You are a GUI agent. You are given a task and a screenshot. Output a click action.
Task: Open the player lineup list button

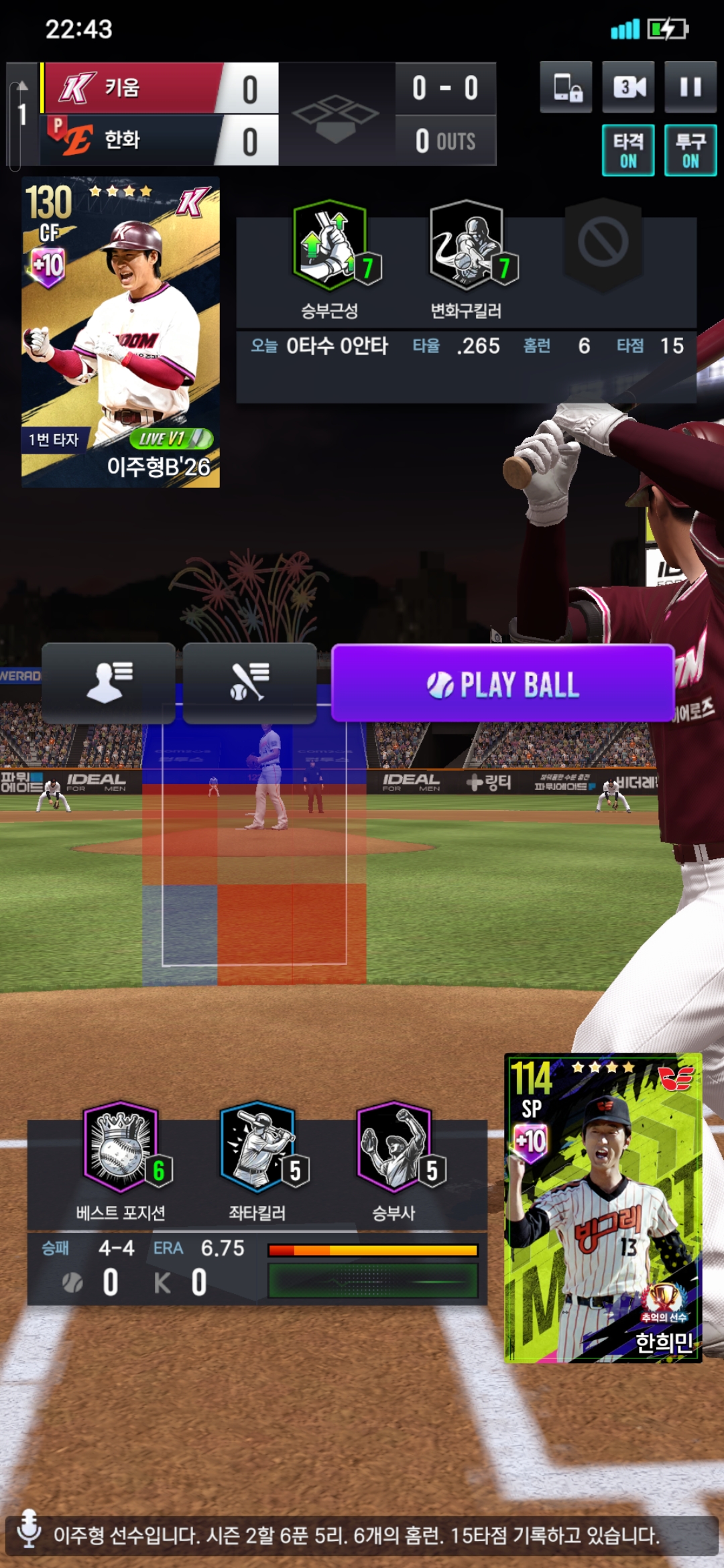point(109,683)
